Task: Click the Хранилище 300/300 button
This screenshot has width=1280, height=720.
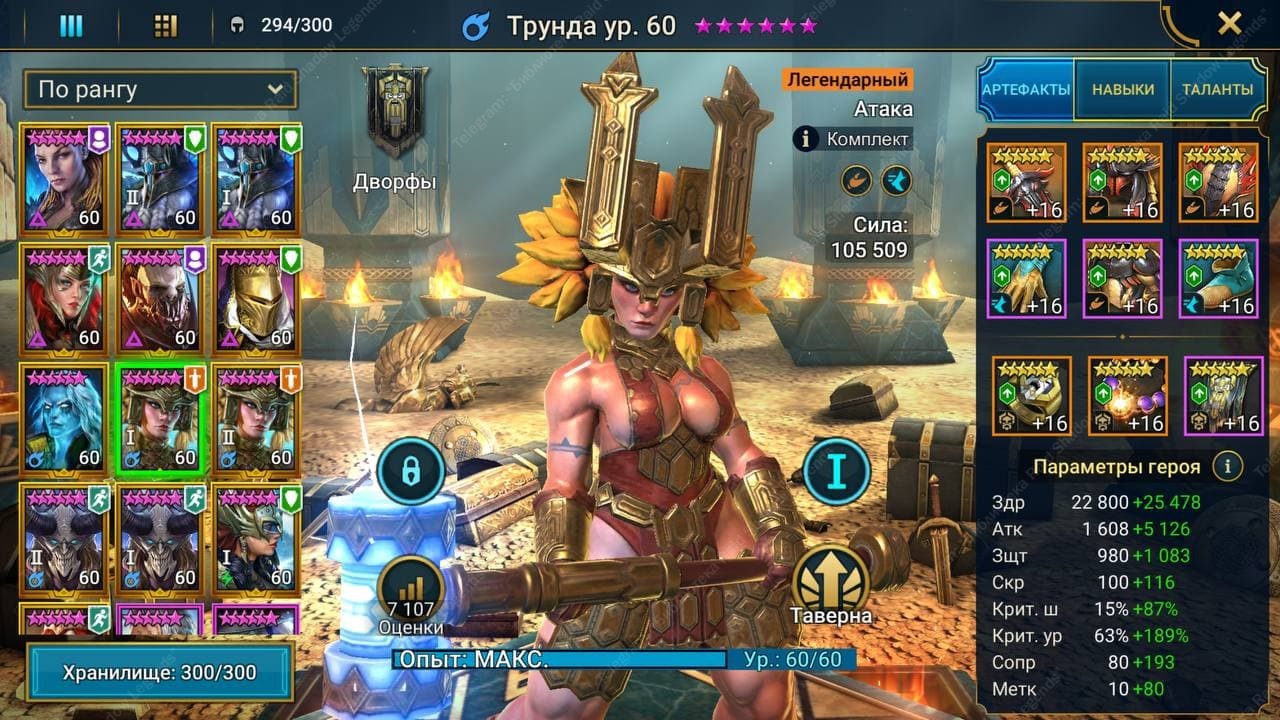Action: 160,673
